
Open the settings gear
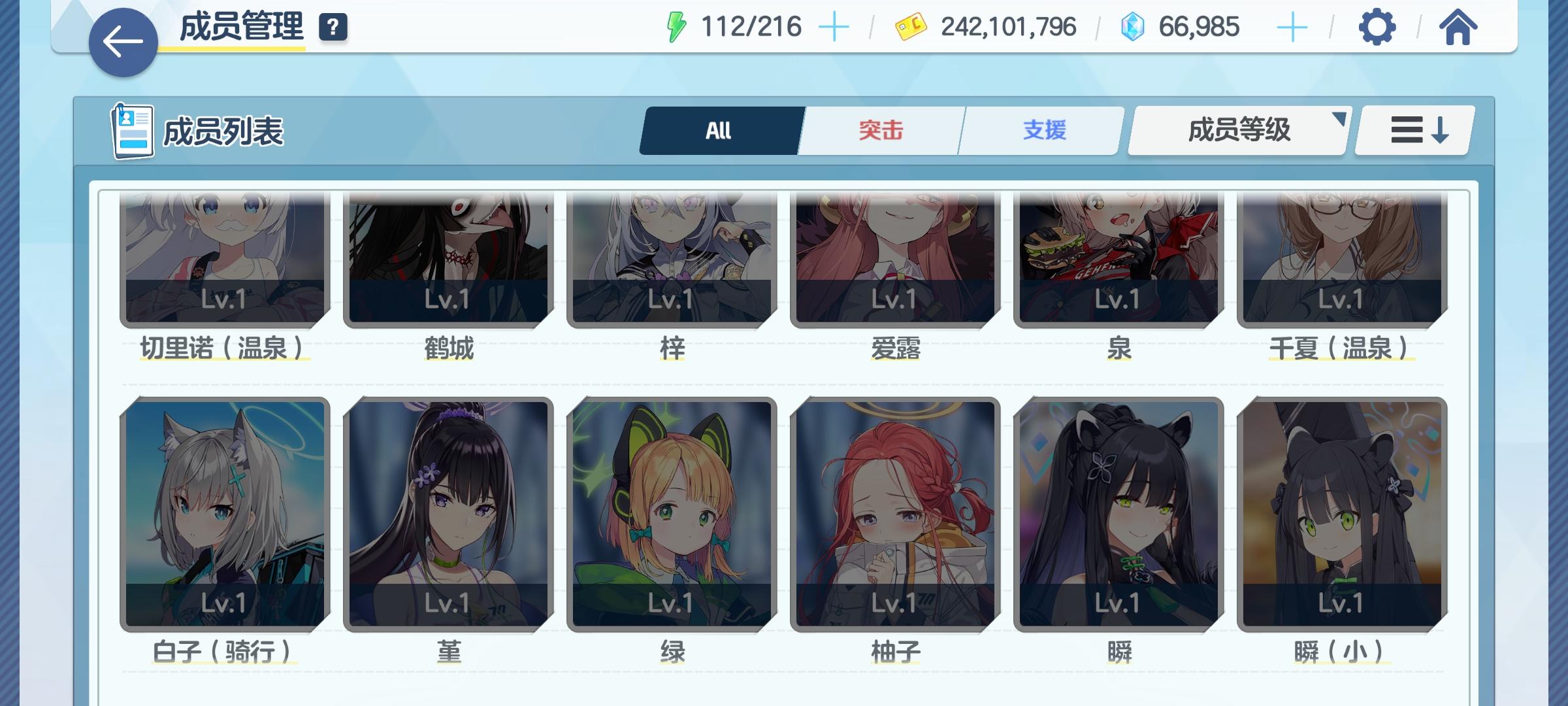click(x=1376, y=27)
